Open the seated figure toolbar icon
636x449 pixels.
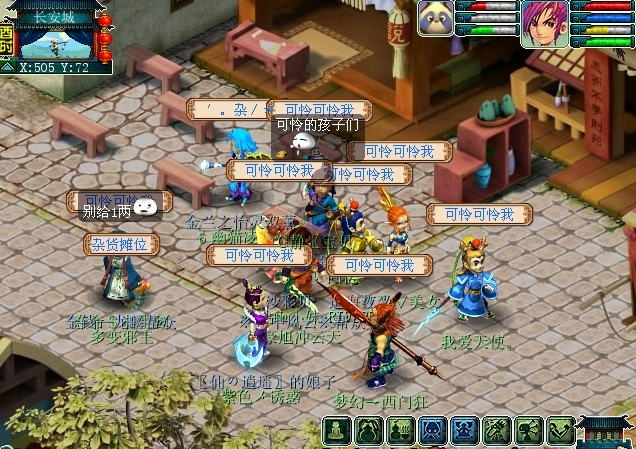click(337, 431)
